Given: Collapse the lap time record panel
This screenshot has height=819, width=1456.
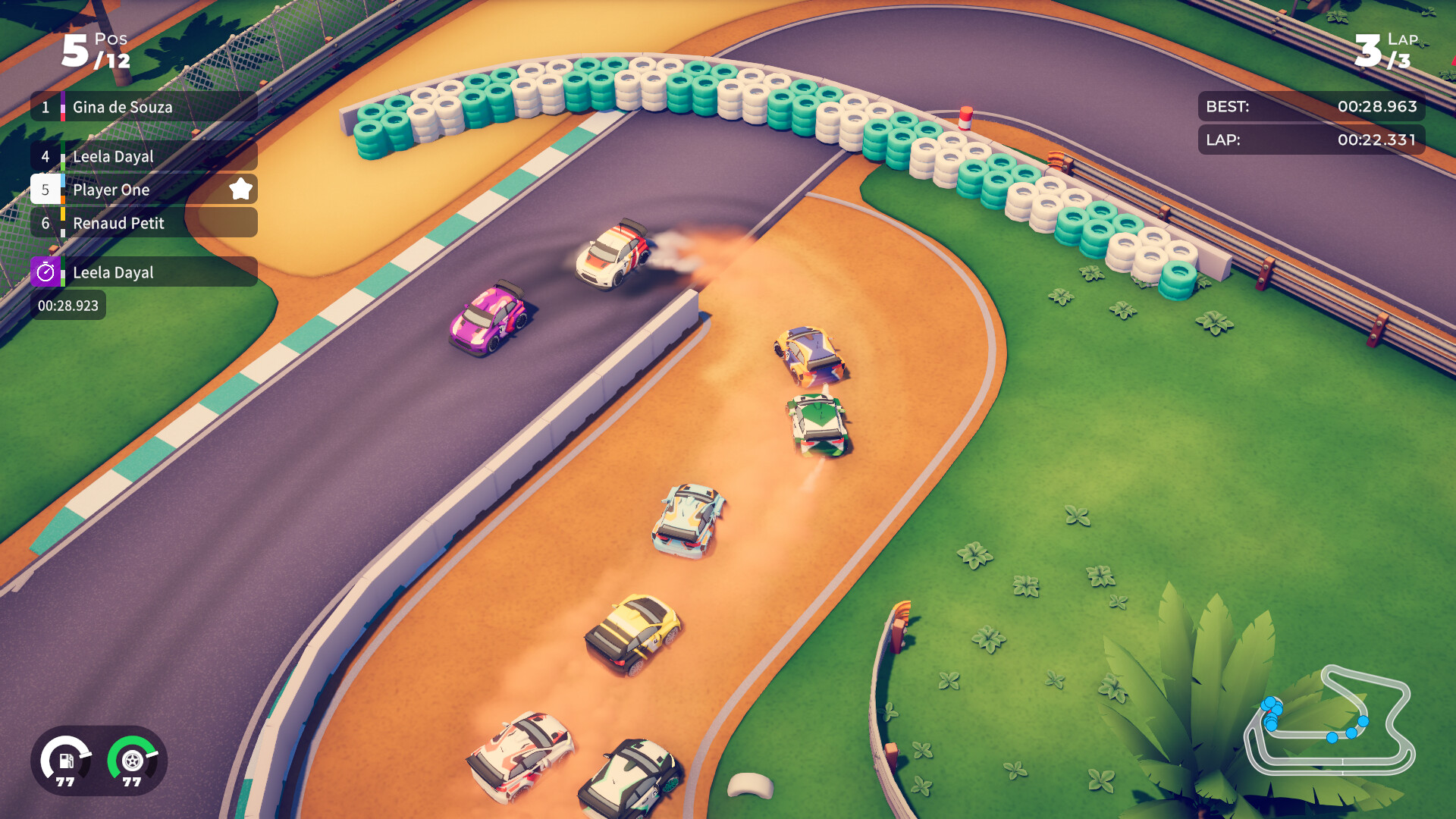Looking at the screenshot, I should click(x=1310, y=140).
